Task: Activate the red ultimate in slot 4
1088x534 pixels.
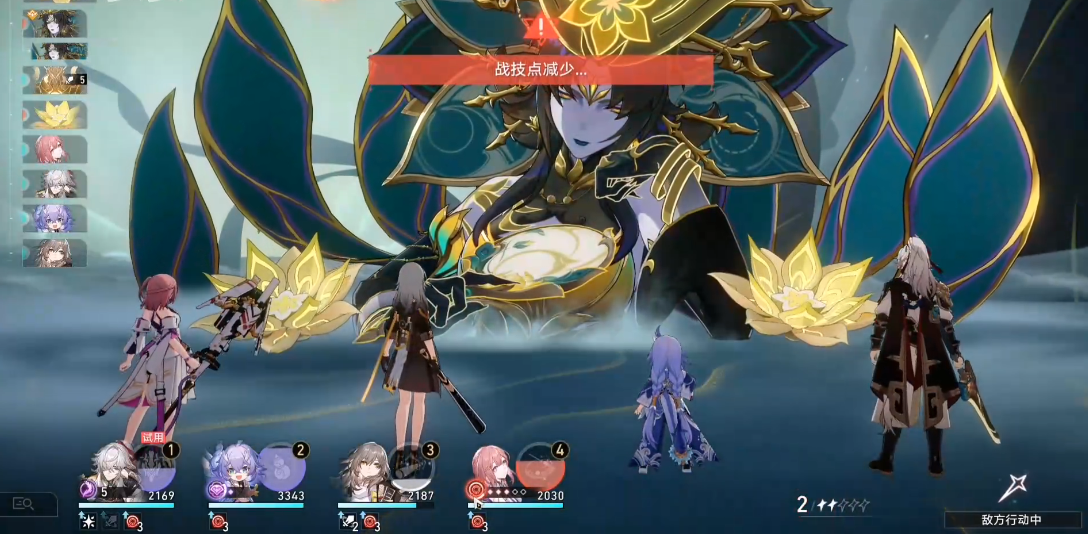Action: 541,468
